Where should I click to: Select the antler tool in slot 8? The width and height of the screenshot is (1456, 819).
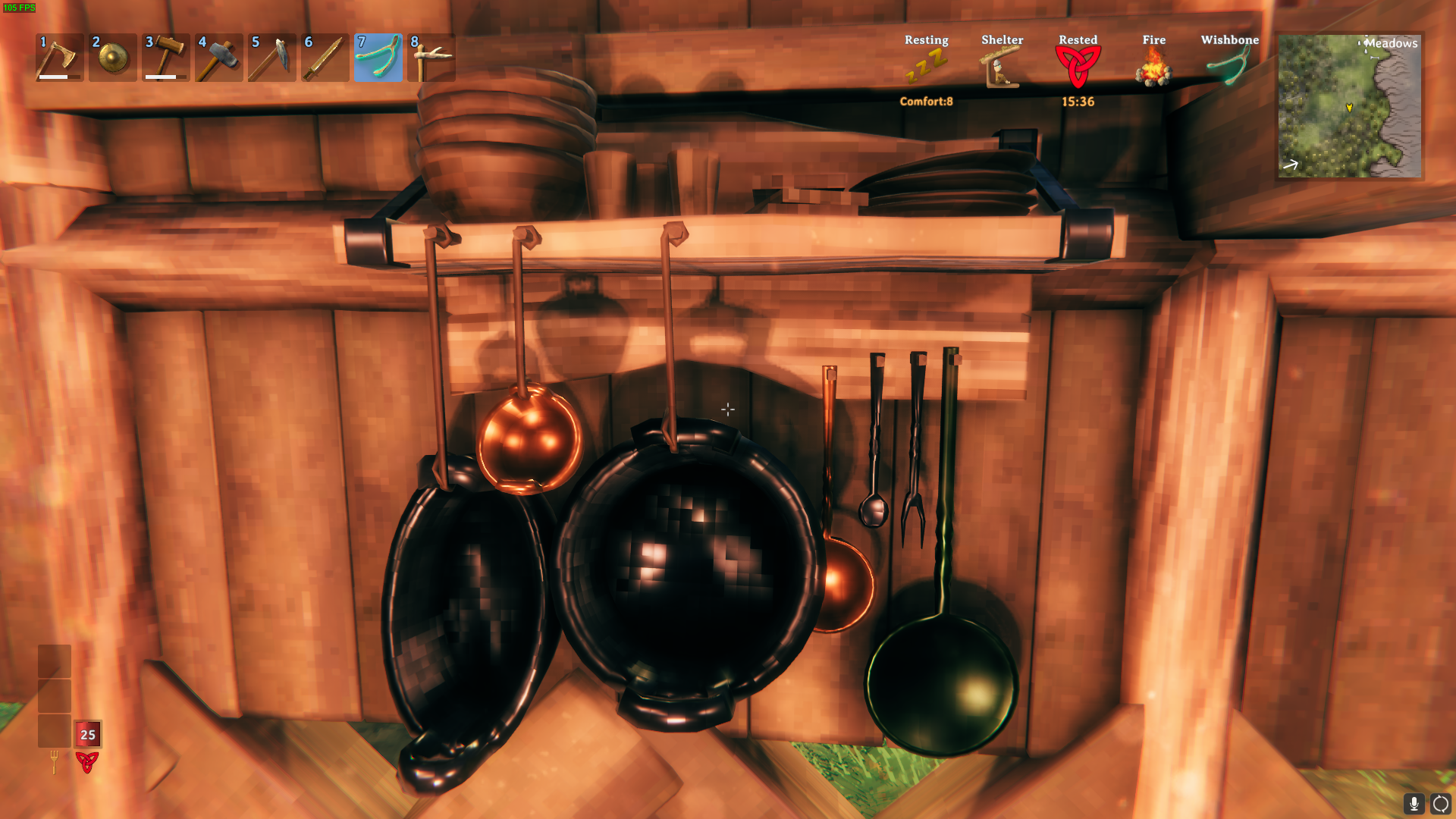431,58
